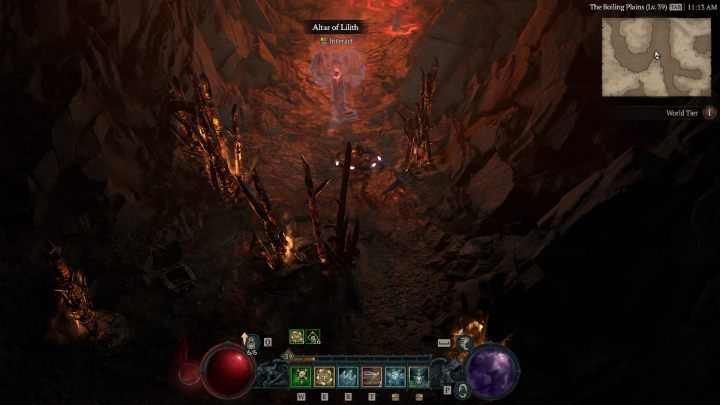Click the evade ability icon

coord(465,343)
